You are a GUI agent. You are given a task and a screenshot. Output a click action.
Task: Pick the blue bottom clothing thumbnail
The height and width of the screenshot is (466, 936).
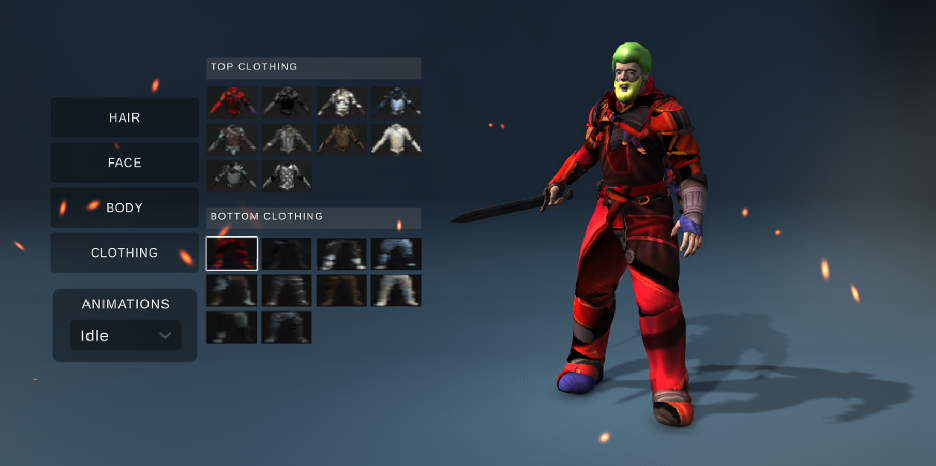(396, 254)
